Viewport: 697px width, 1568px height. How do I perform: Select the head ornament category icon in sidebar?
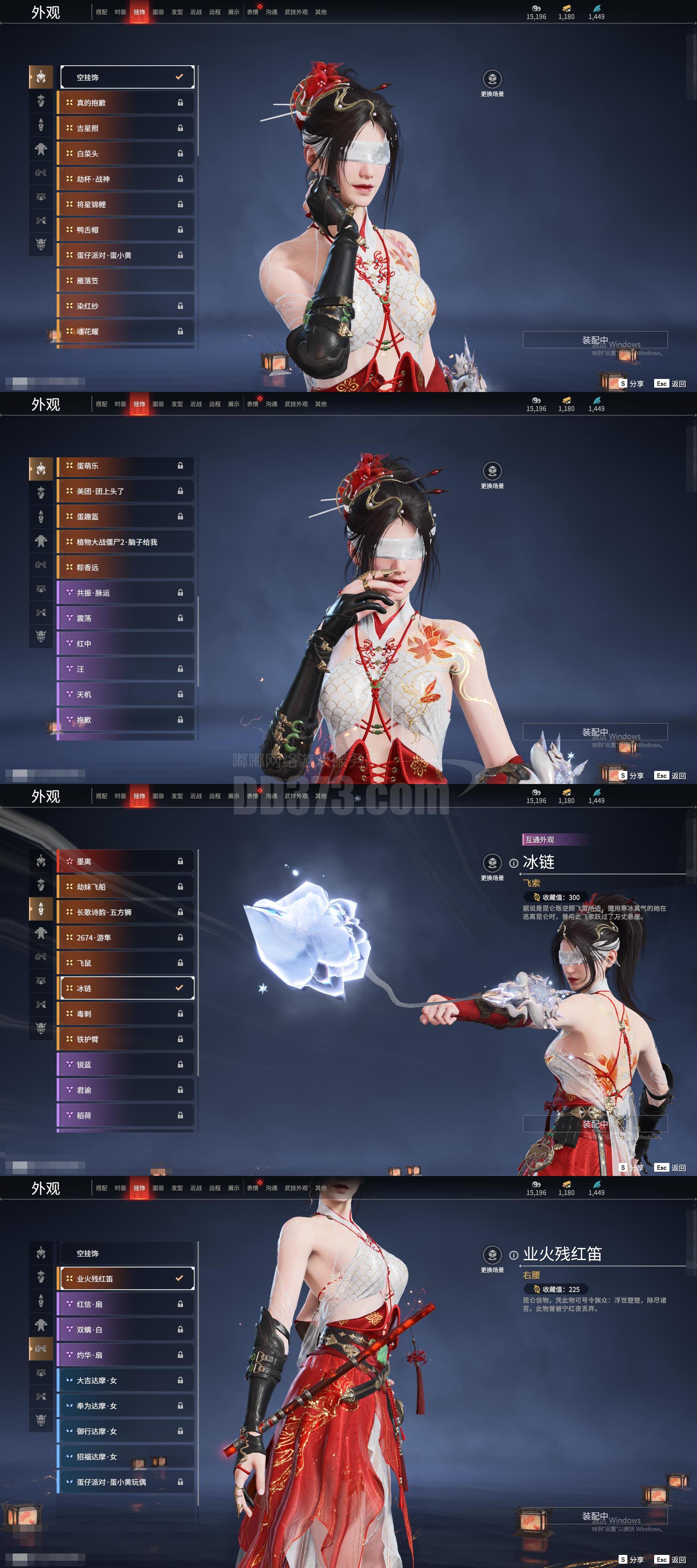tap(41, 77)
